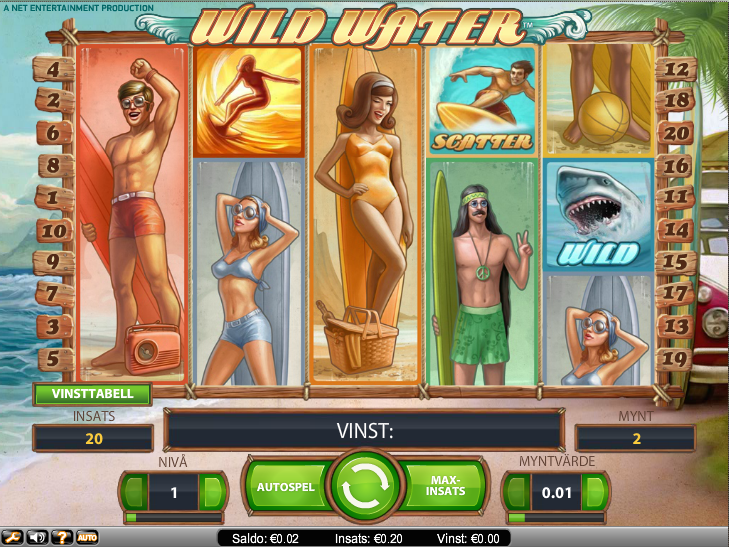Increase the Nivå bet level
729x547 pixels.
(x=212, y=492)
